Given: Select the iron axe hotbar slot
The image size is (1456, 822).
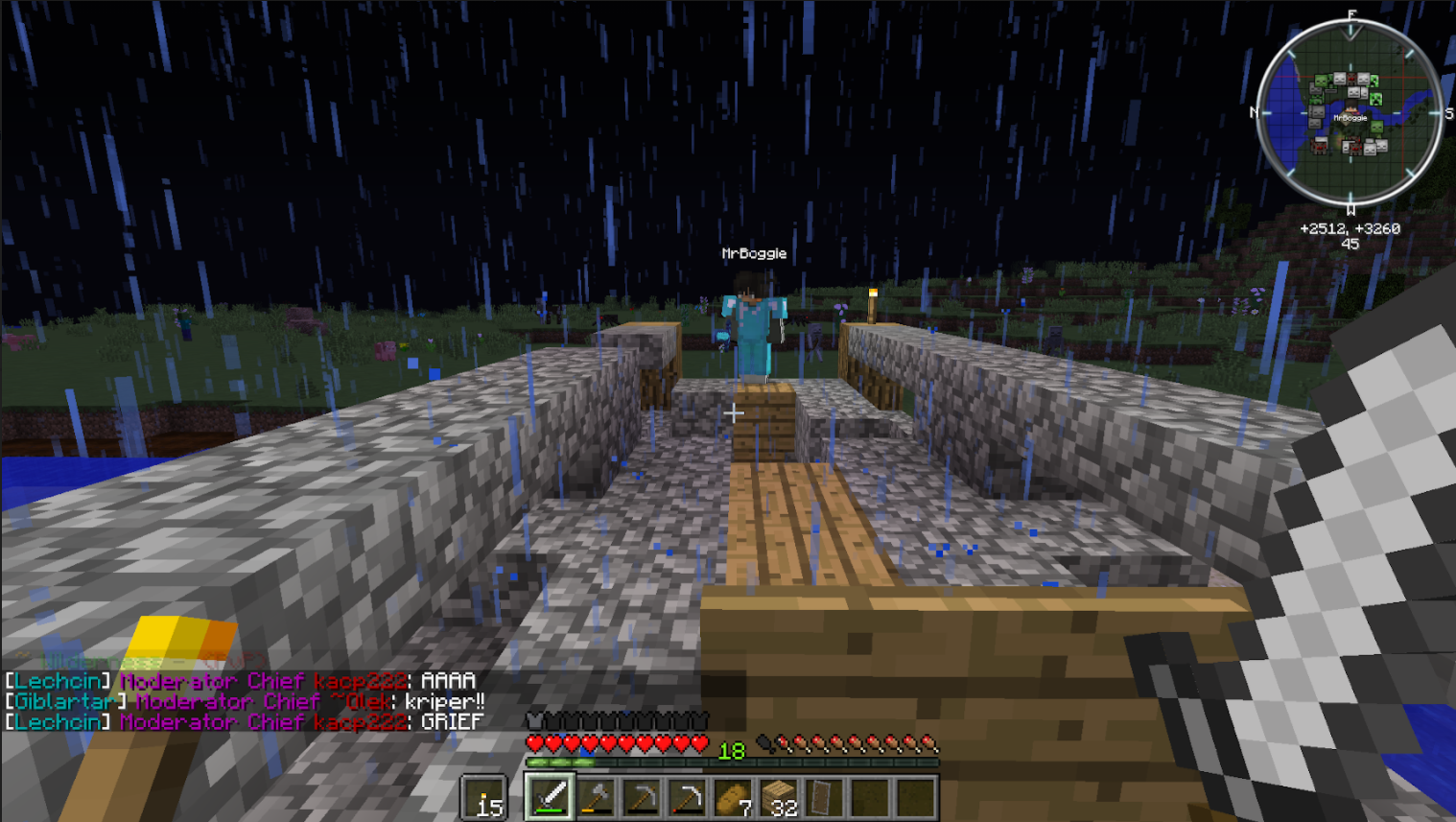Looking at the screenshot, I should (x=596, y=797).
